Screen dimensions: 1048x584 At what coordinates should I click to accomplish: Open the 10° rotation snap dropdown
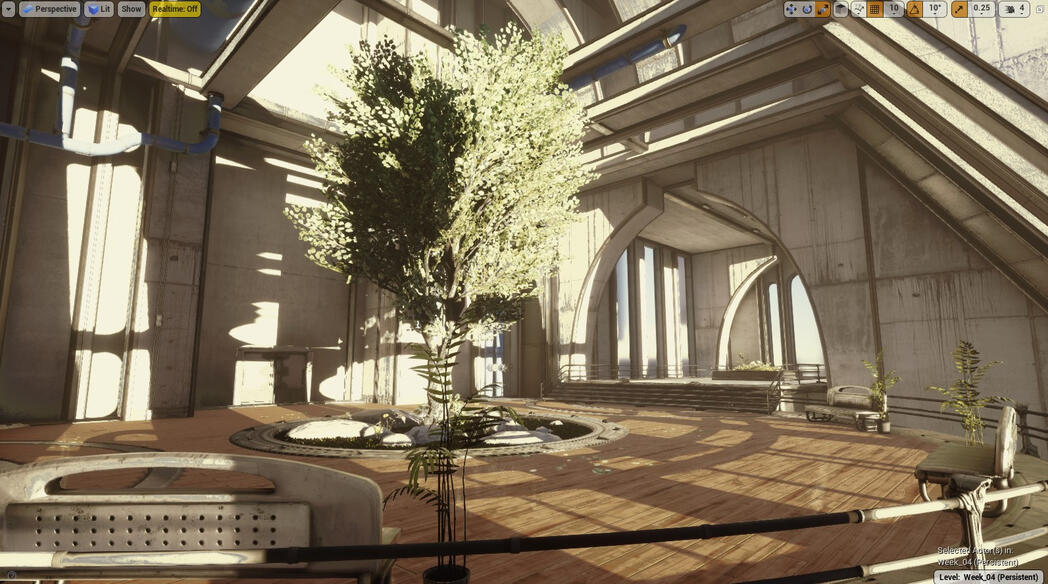coord(935,9)
